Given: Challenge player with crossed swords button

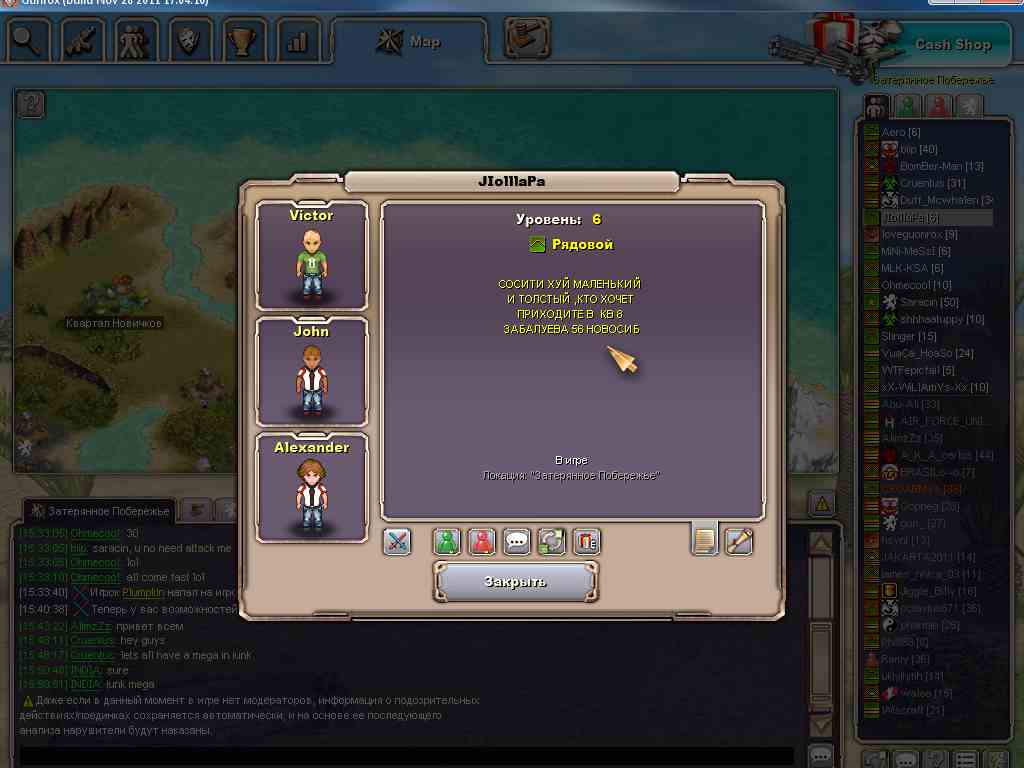Looking at the screenshot, I should click(397, 542).
